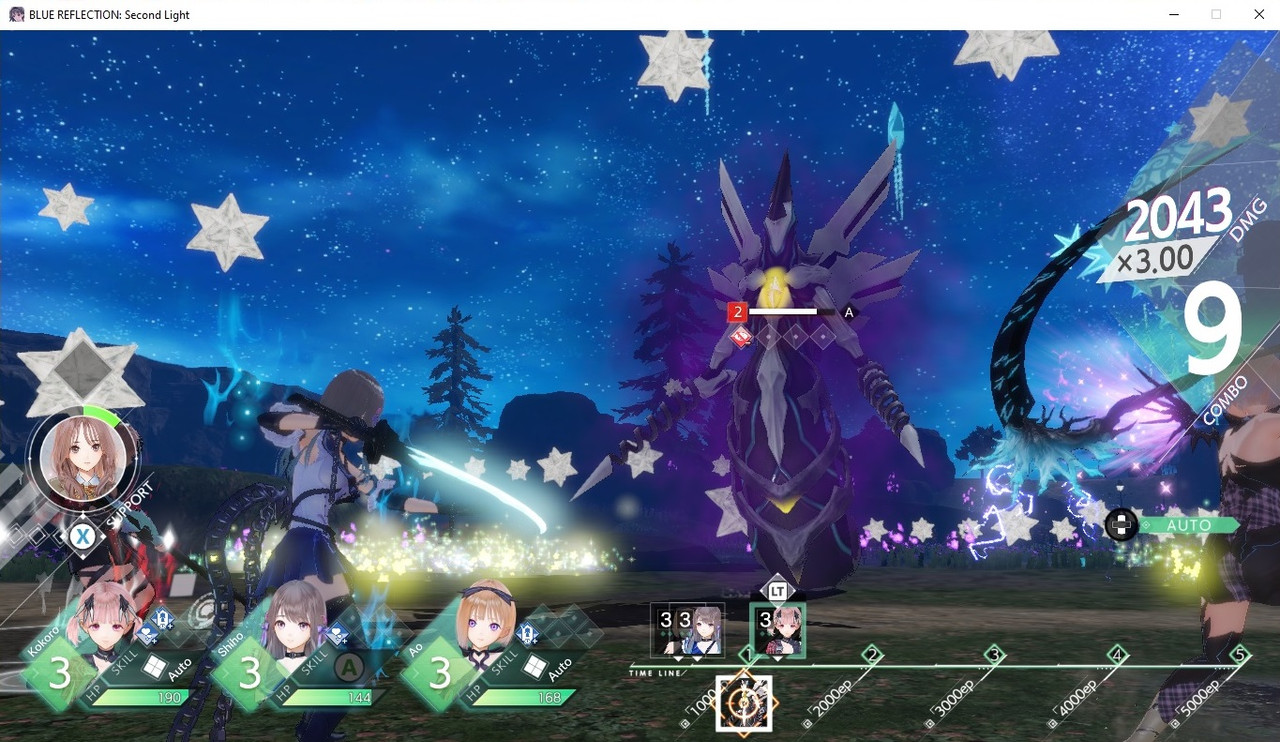Select Ao's character portrait
The width and height of the screenshot is (1280, 742).
485,620
